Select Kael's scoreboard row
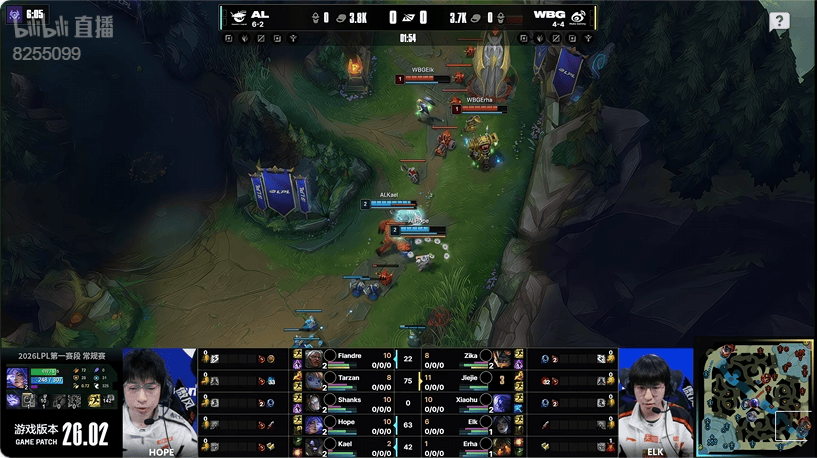The image size is (818, 458). point(343,445)
